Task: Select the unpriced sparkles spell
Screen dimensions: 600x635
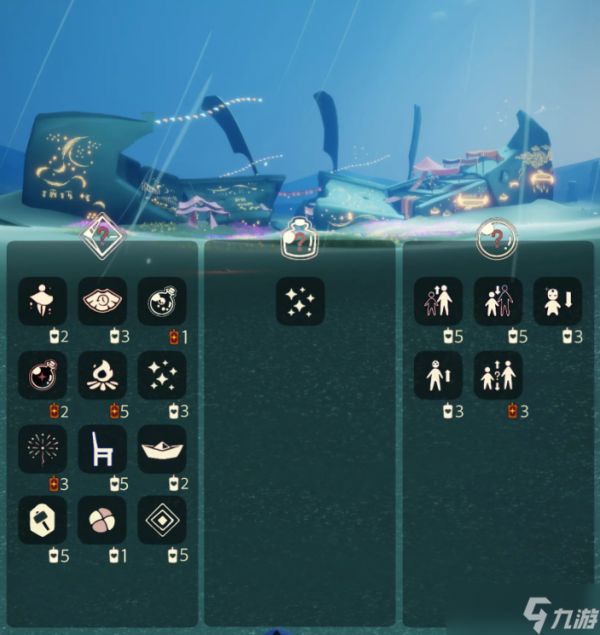Action: (300, 301)
